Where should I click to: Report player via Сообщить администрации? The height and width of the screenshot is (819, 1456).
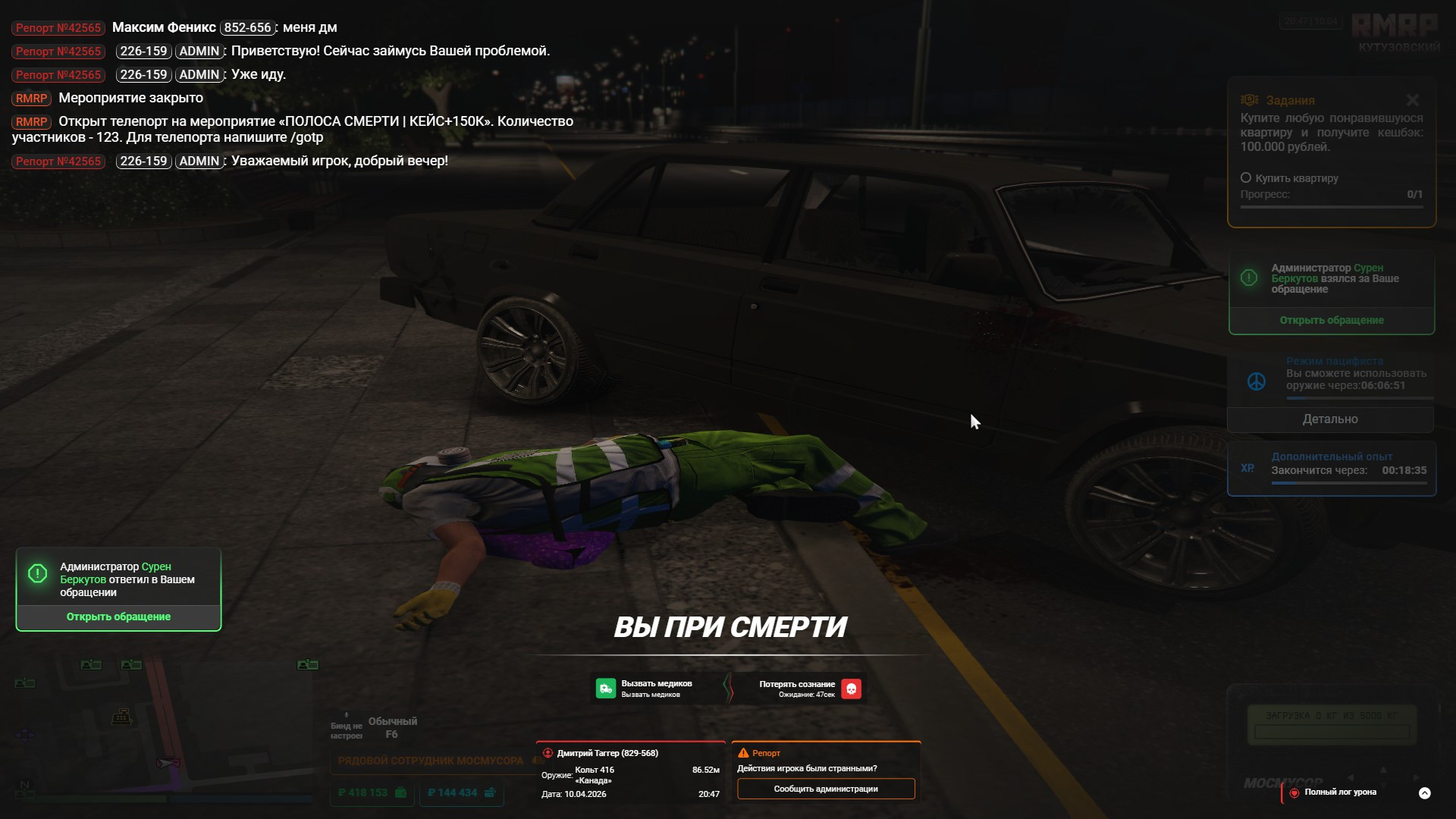826,789
